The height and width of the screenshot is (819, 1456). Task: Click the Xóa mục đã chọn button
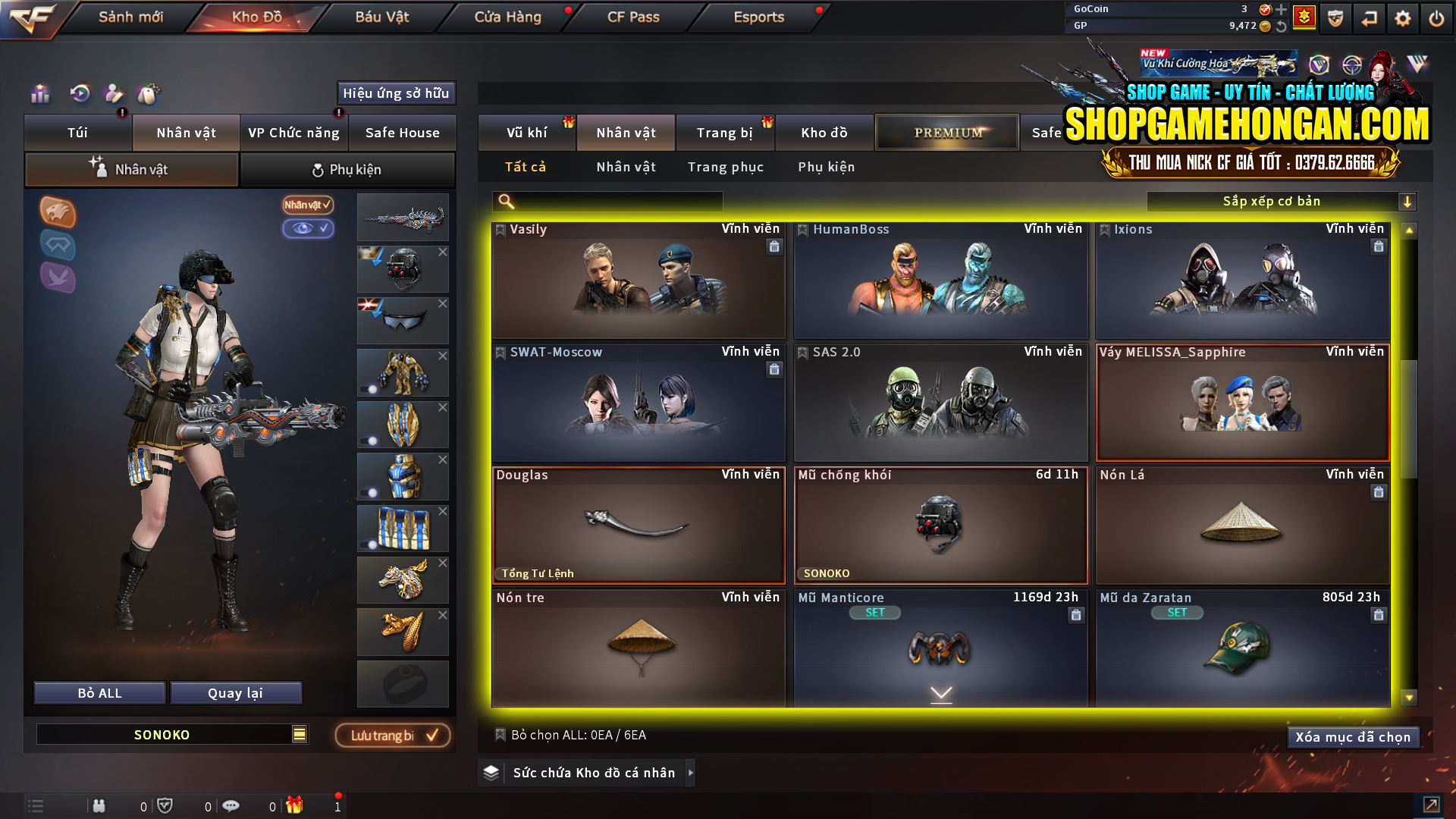coord(1353,736)
